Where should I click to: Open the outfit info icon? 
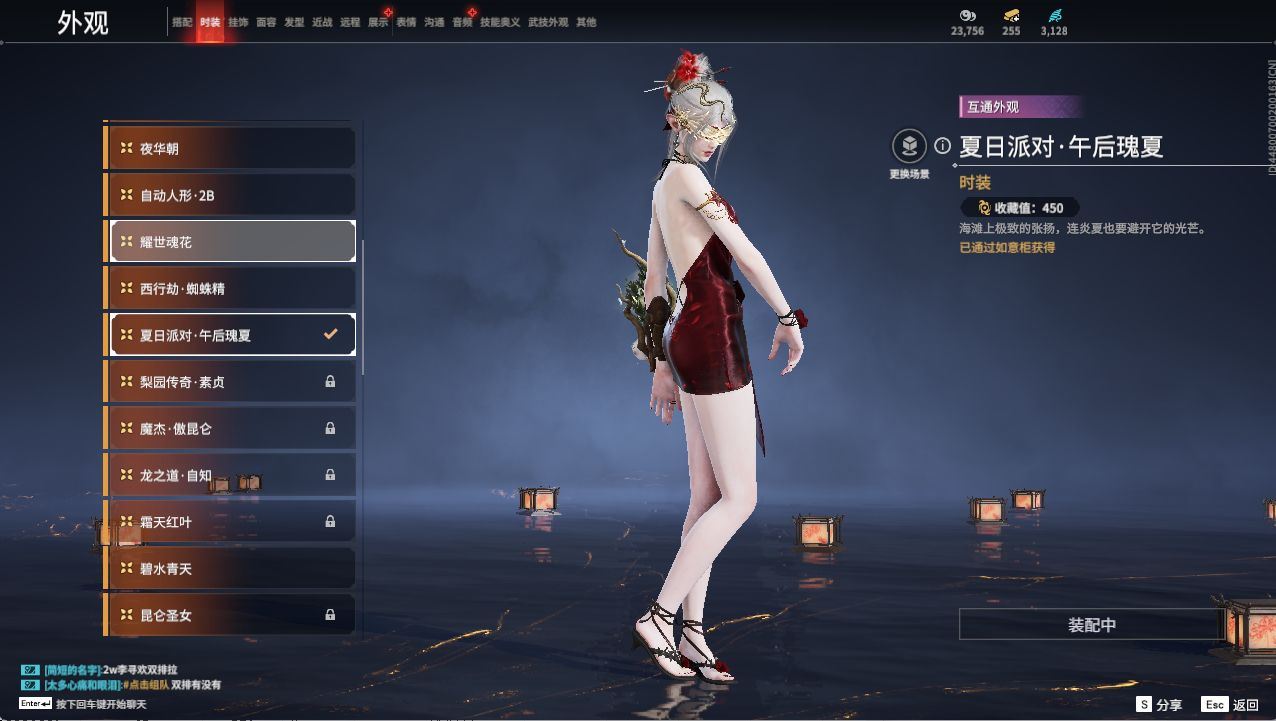pos(942,146)
